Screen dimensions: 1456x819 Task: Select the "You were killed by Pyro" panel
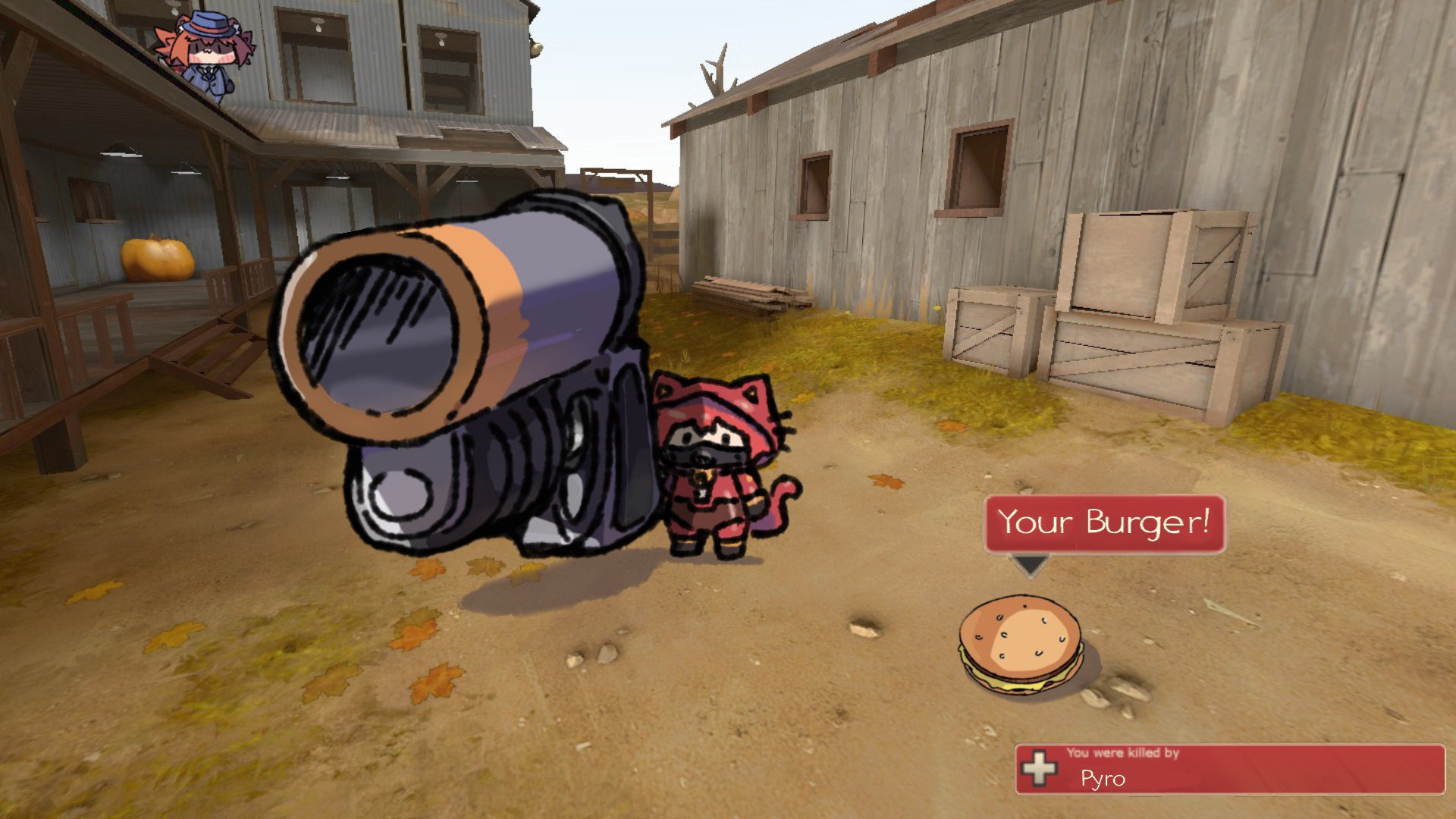[x=1228, y=768]
